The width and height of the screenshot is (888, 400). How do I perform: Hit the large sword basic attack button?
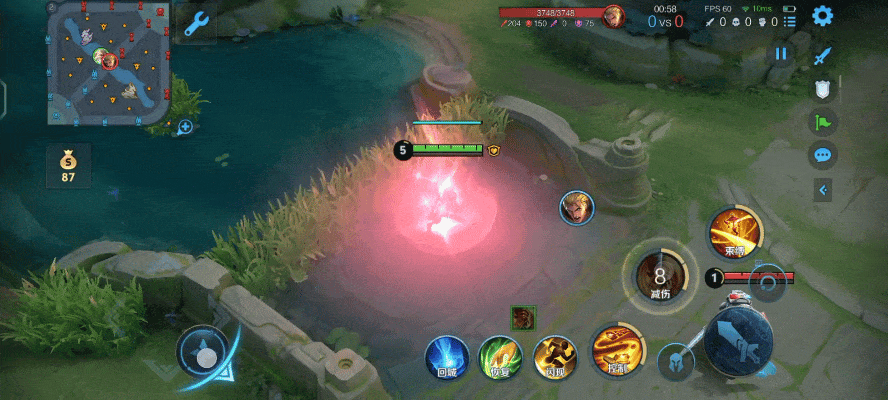[738, 340]
